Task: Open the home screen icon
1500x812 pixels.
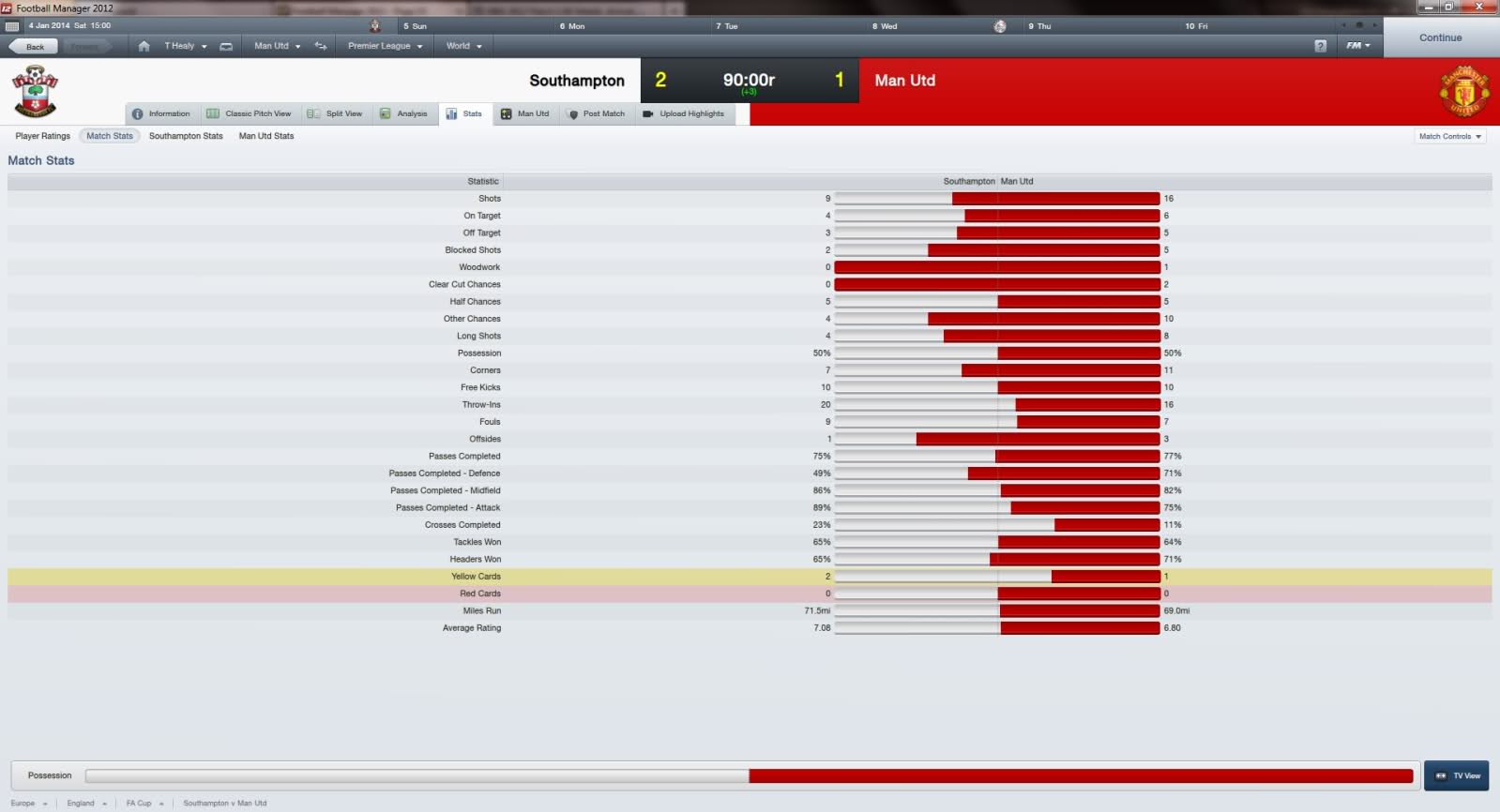Action: 144,46
